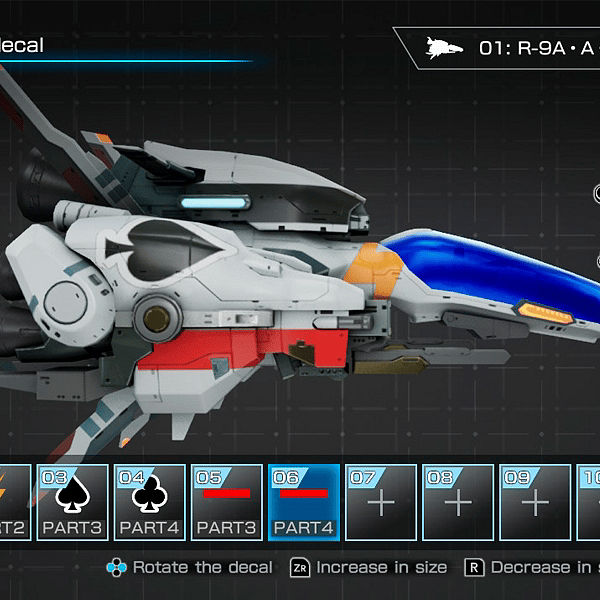Select decal slot 05 red bar PART3
Viewport: 600px width, 600px height.
(226, 502)
